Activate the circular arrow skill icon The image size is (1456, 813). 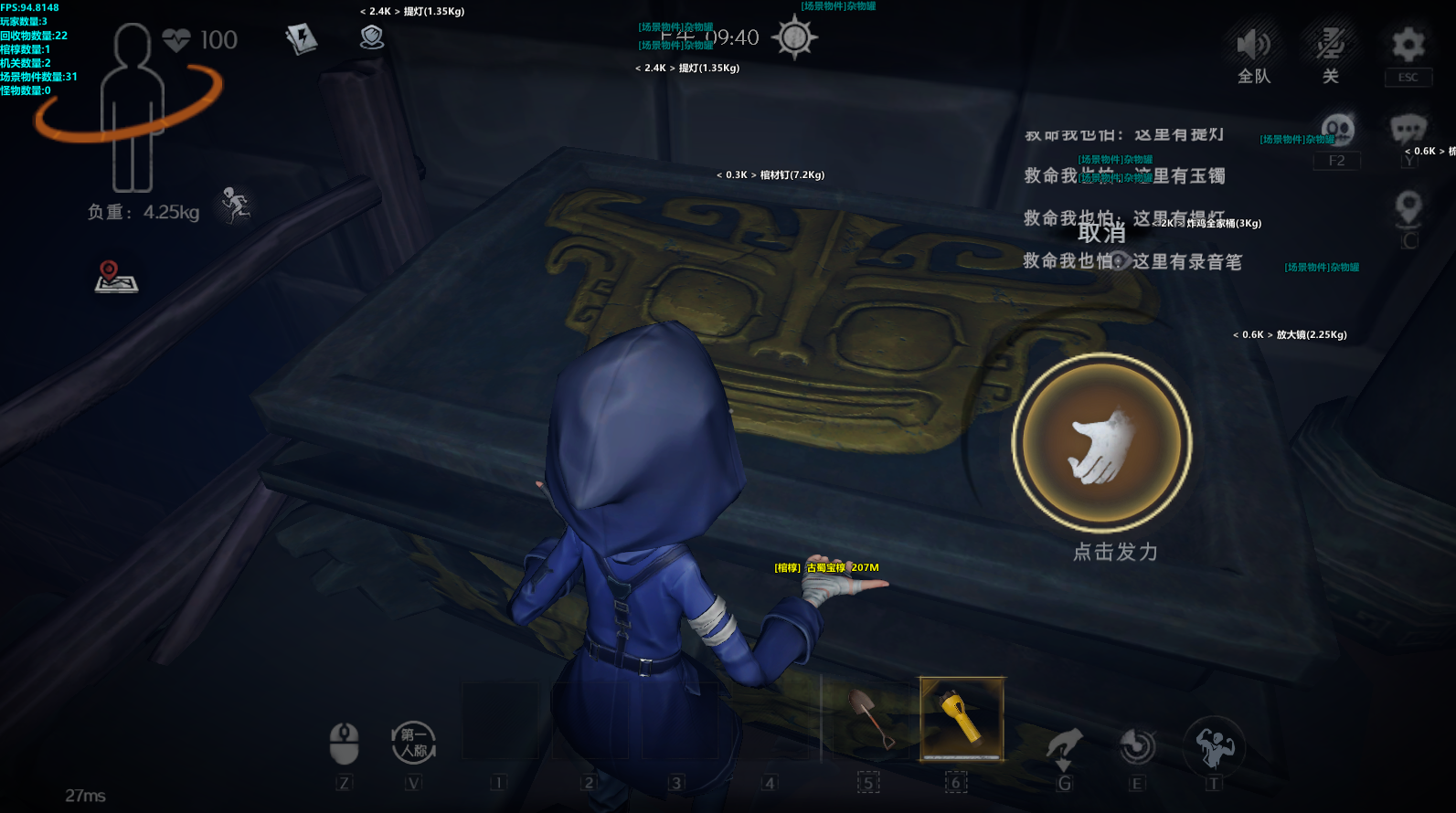click(x=1137, y=746)
